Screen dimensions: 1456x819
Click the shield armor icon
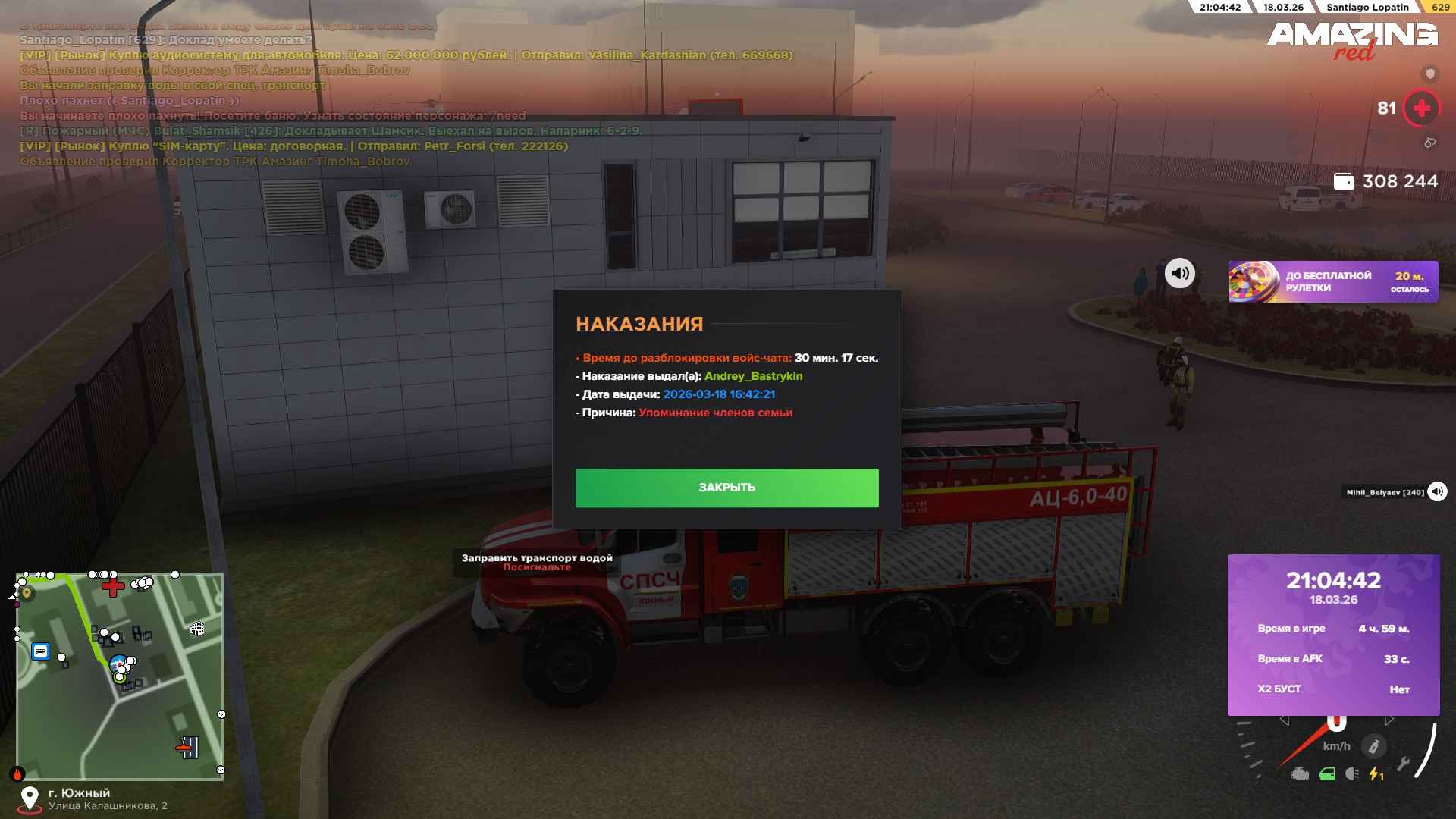[1430, 74]
